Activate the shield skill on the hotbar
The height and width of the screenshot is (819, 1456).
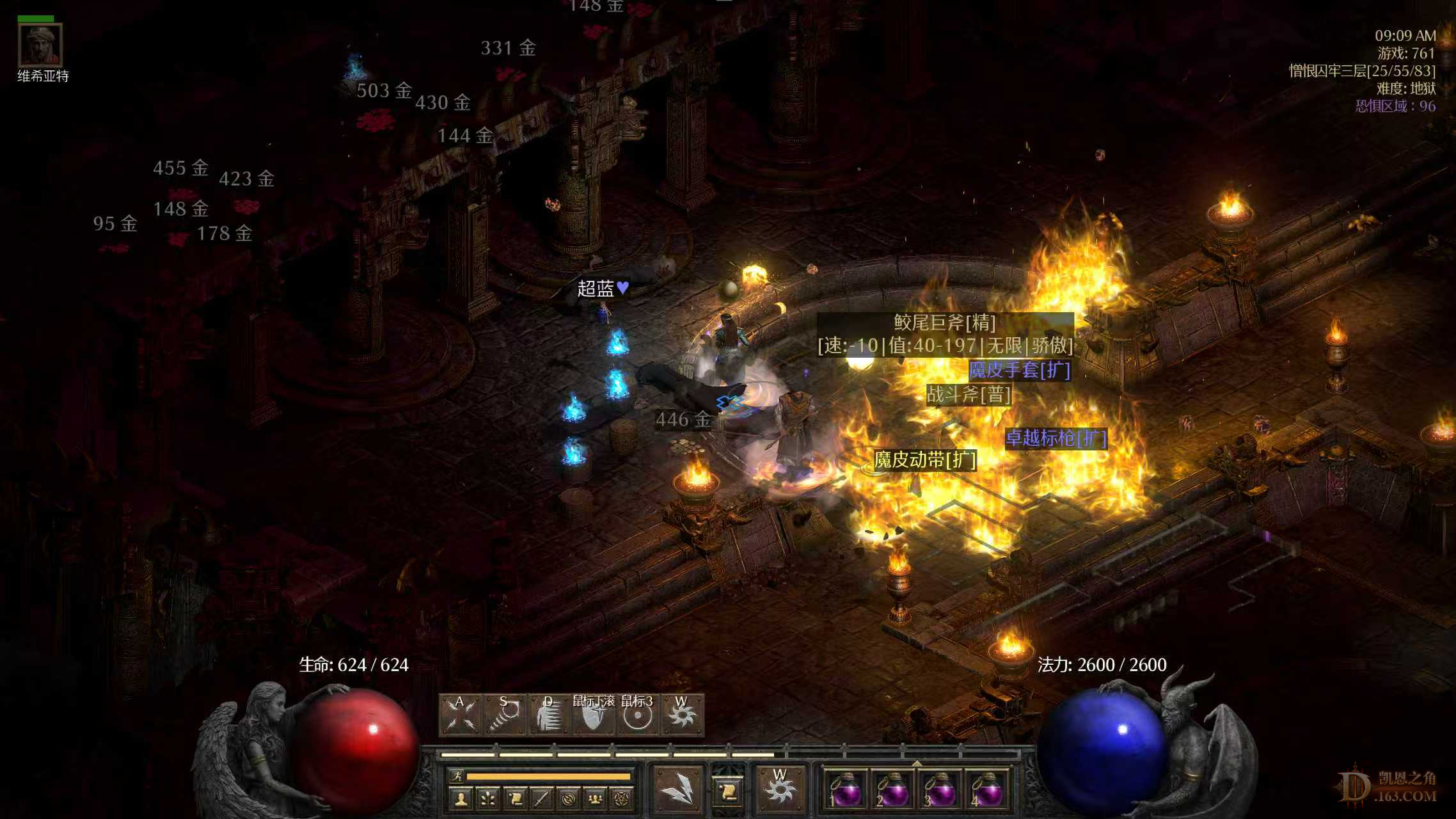593,715
